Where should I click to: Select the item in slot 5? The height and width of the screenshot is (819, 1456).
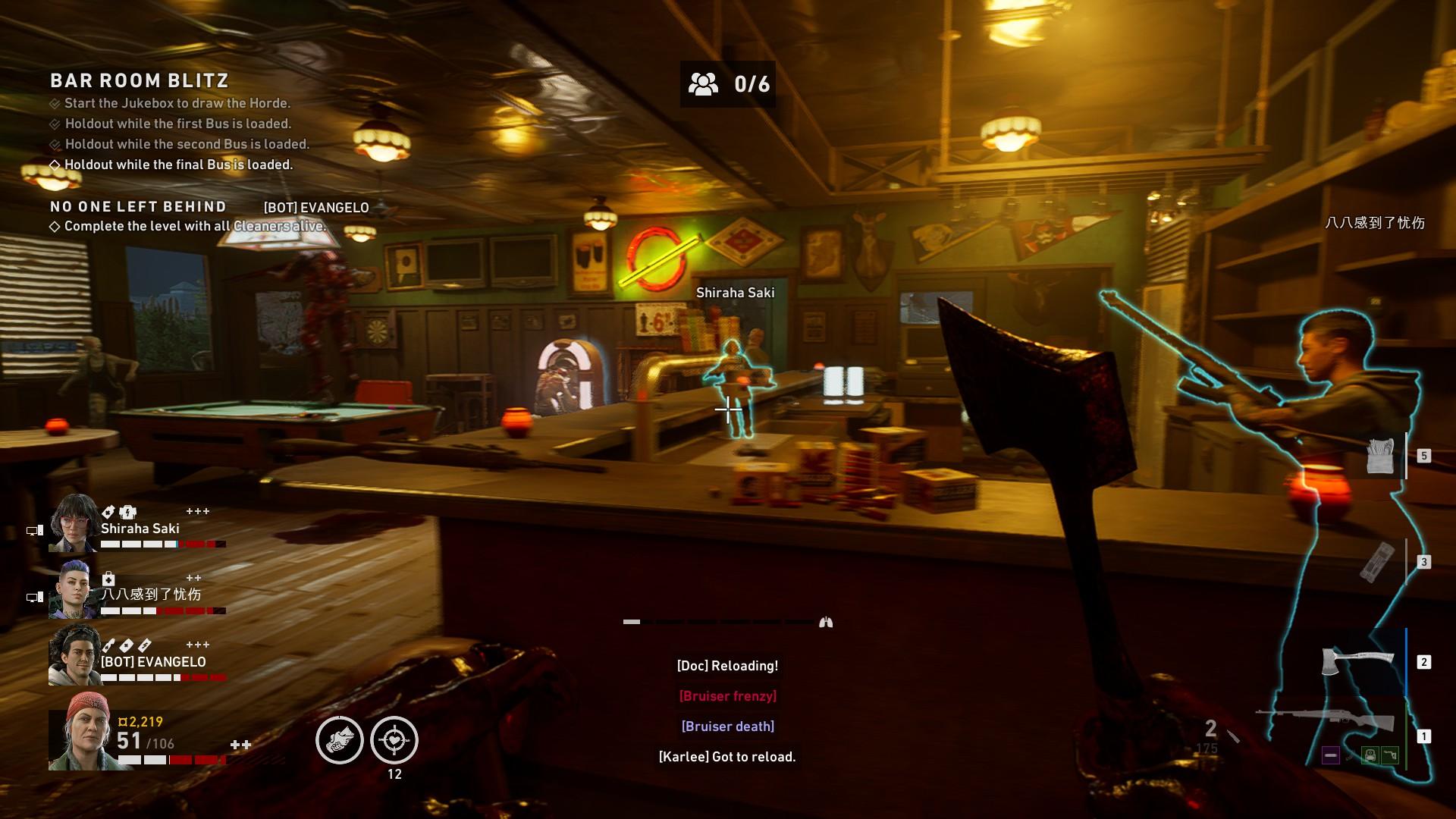1380,456
